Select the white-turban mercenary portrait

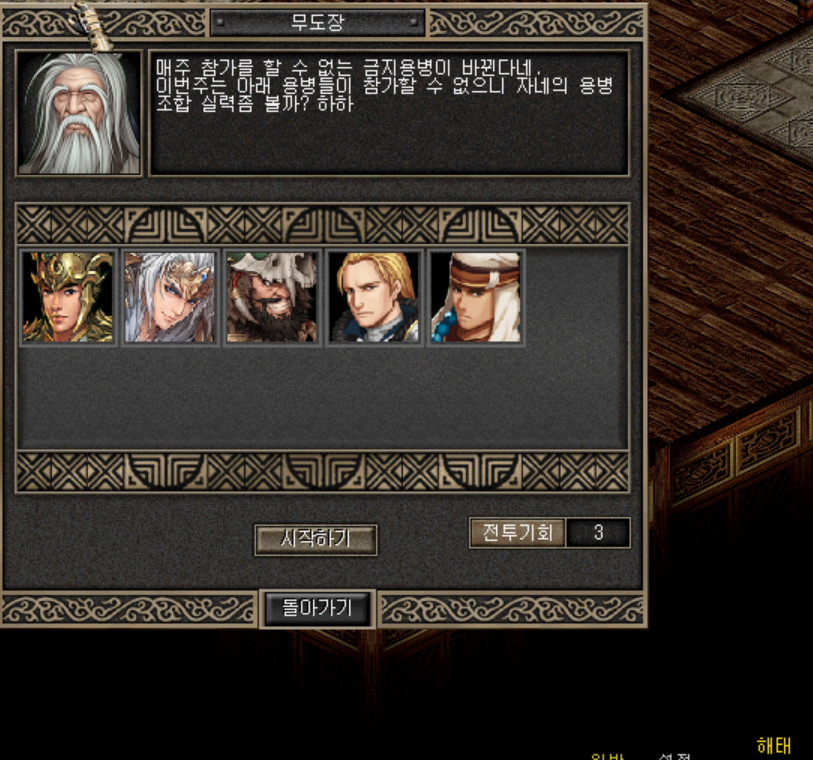(476, 297)
